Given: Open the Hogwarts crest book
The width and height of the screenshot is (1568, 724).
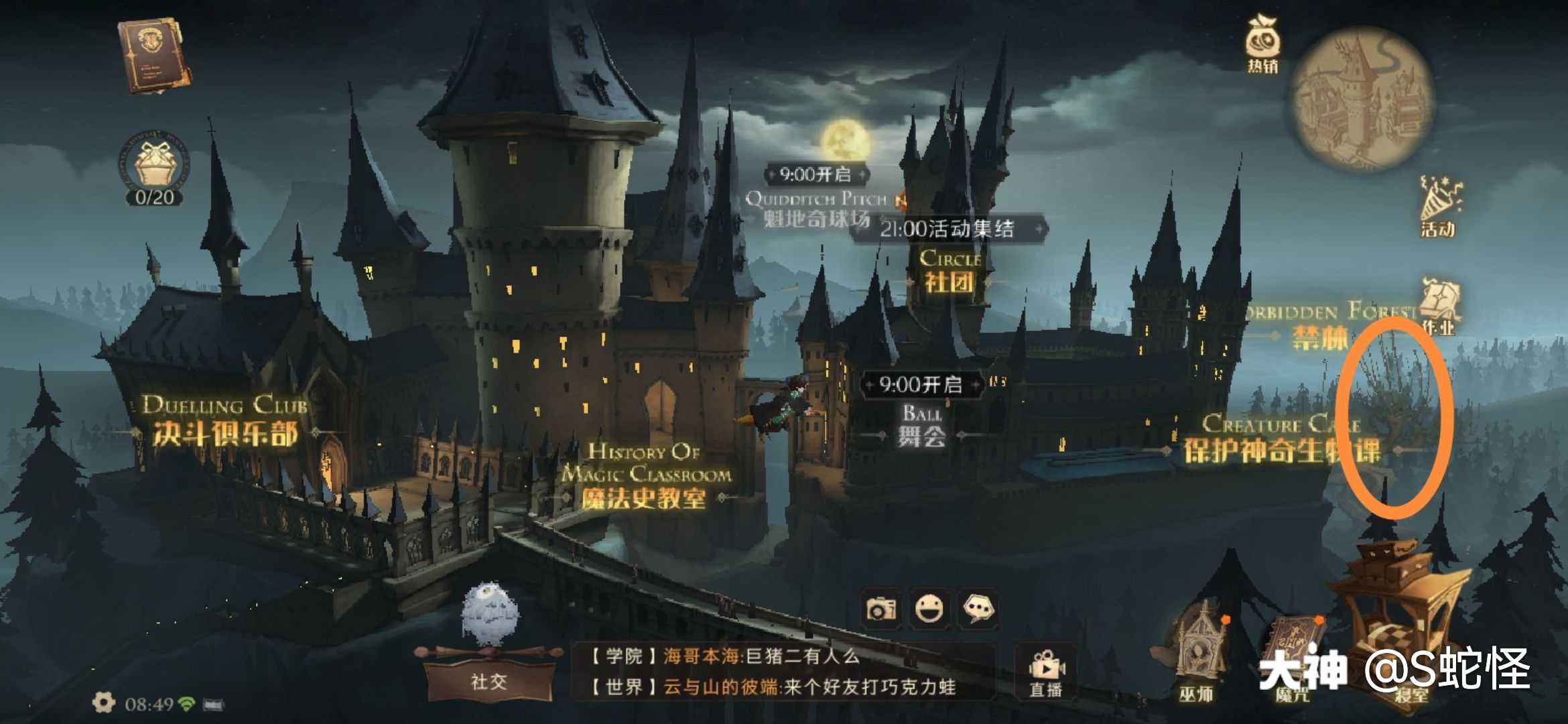Looking at the screenshot, I should (153, 56).
